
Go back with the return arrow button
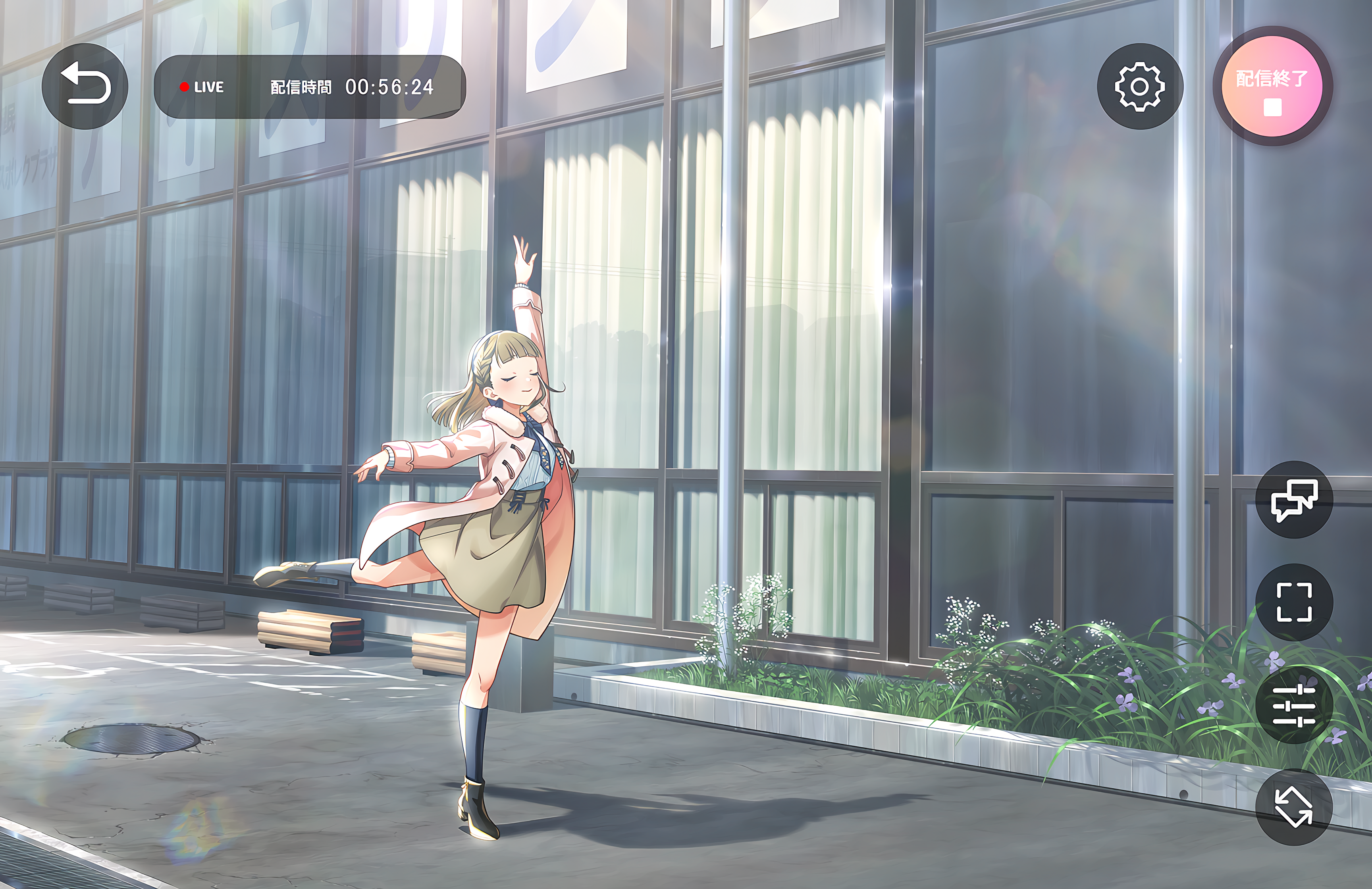pyautogui.click(x=85, y=86)
